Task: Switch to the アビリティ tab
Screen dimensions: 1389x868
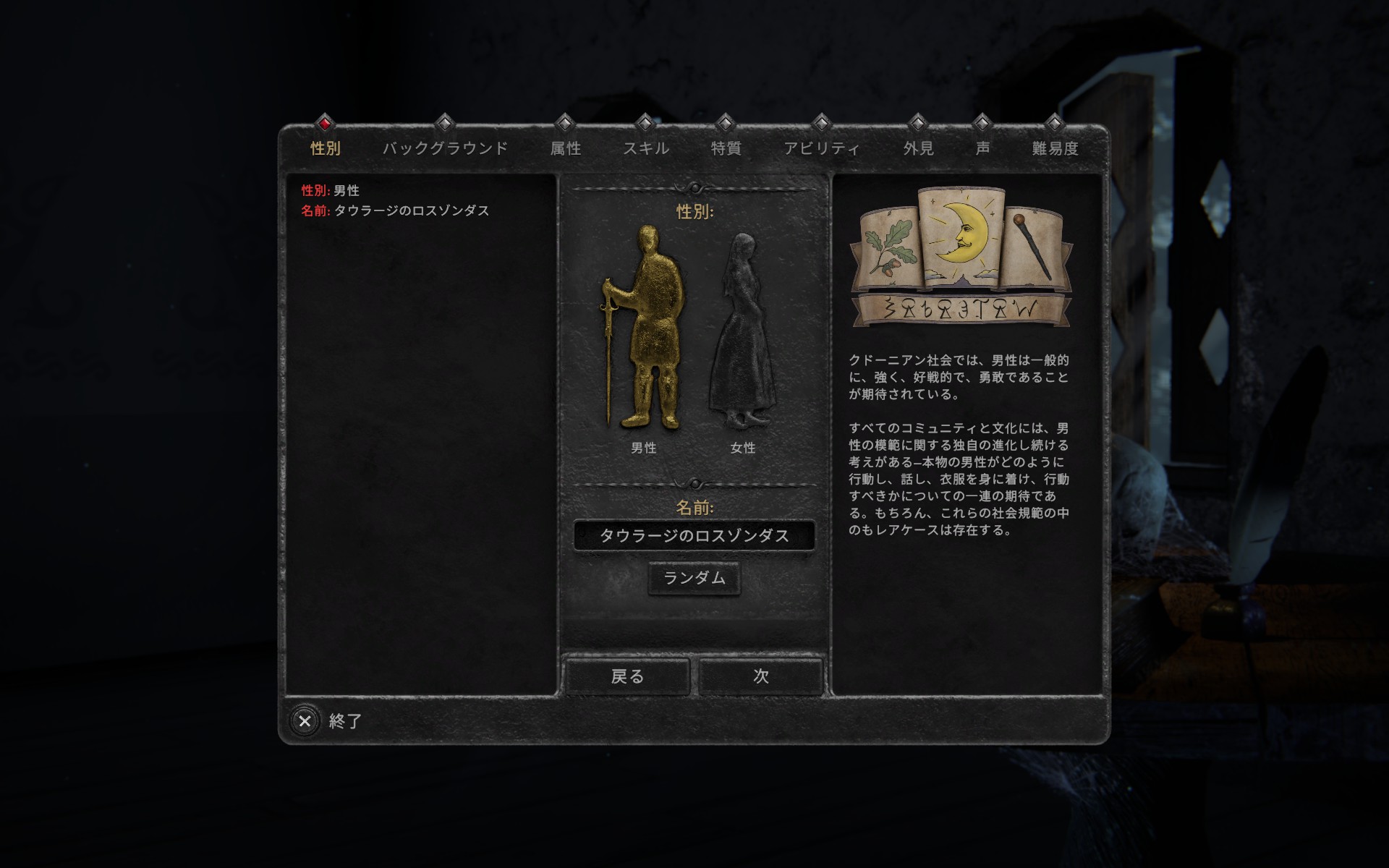Action: [x=821, y=148]
